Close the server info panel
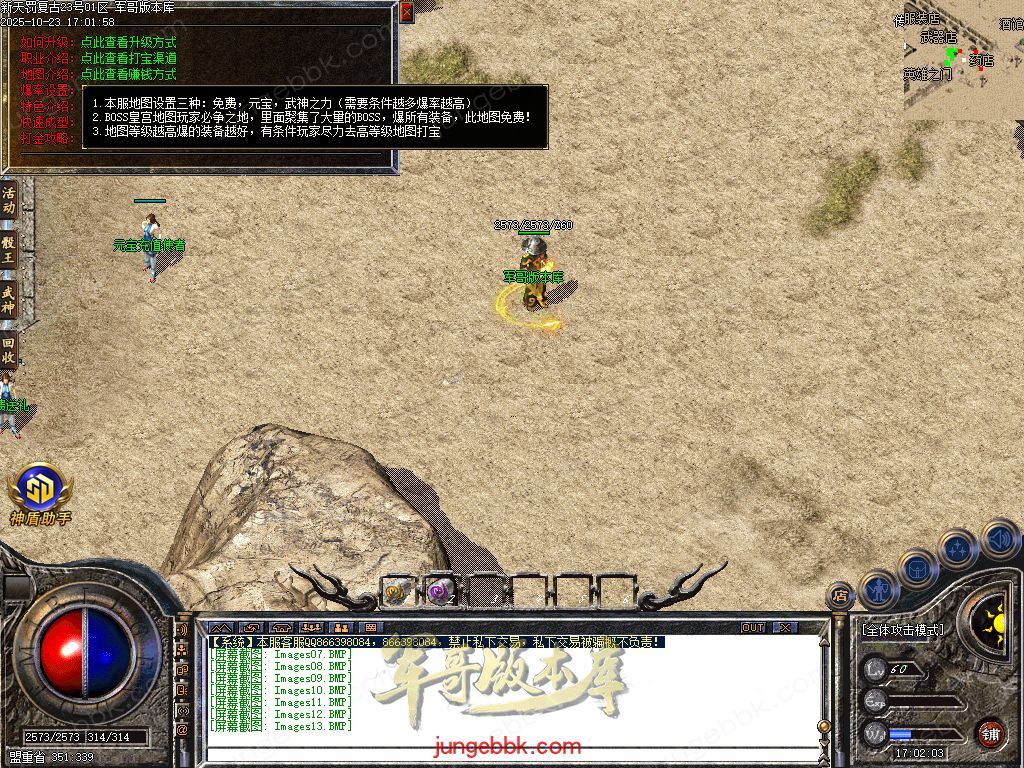This screenshot has height=768, width=1024. pyautogui.click(x=406, y=12)
